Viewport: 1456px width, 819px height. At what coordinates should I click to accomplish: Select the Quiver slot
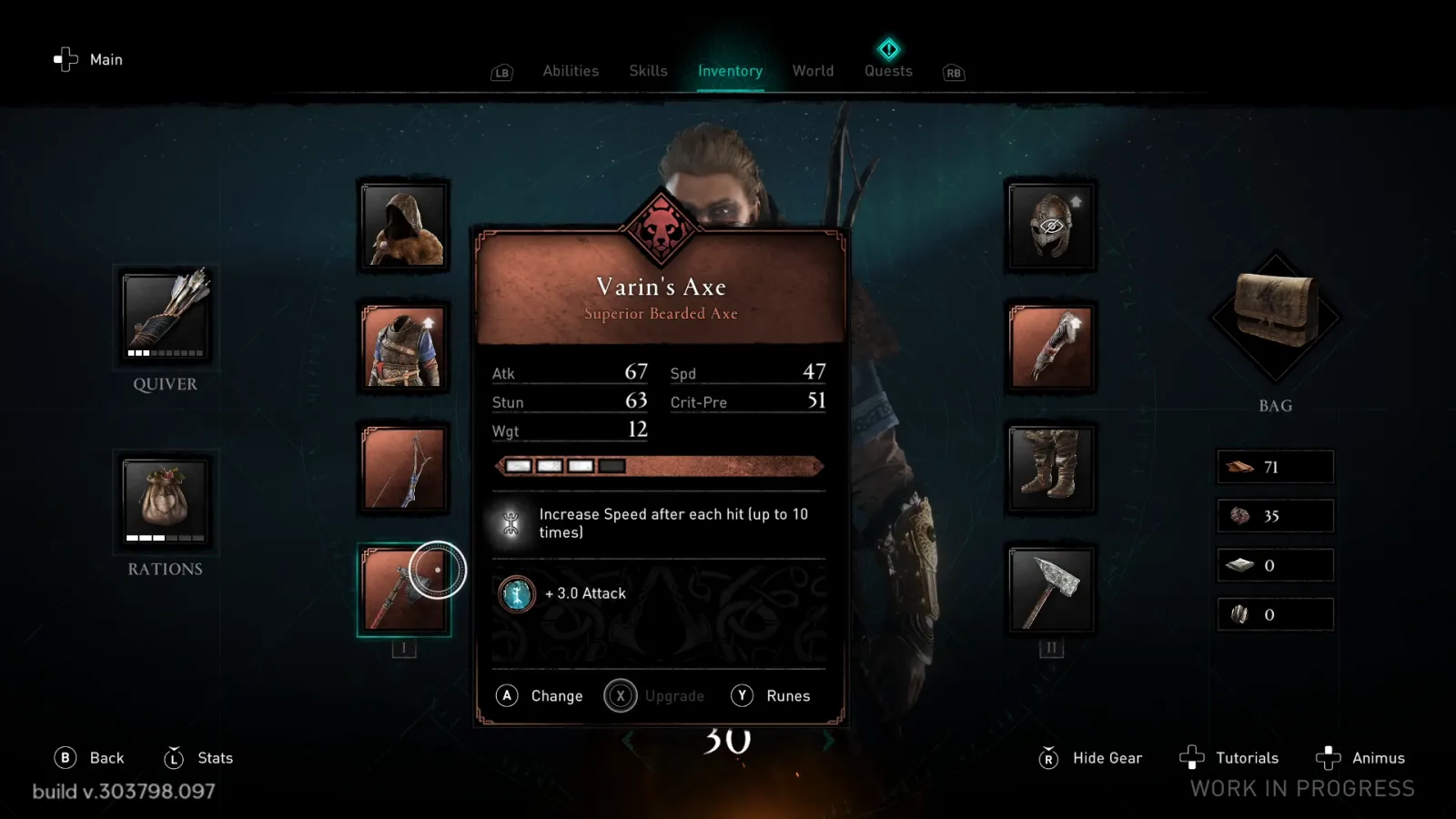(166, 316)
